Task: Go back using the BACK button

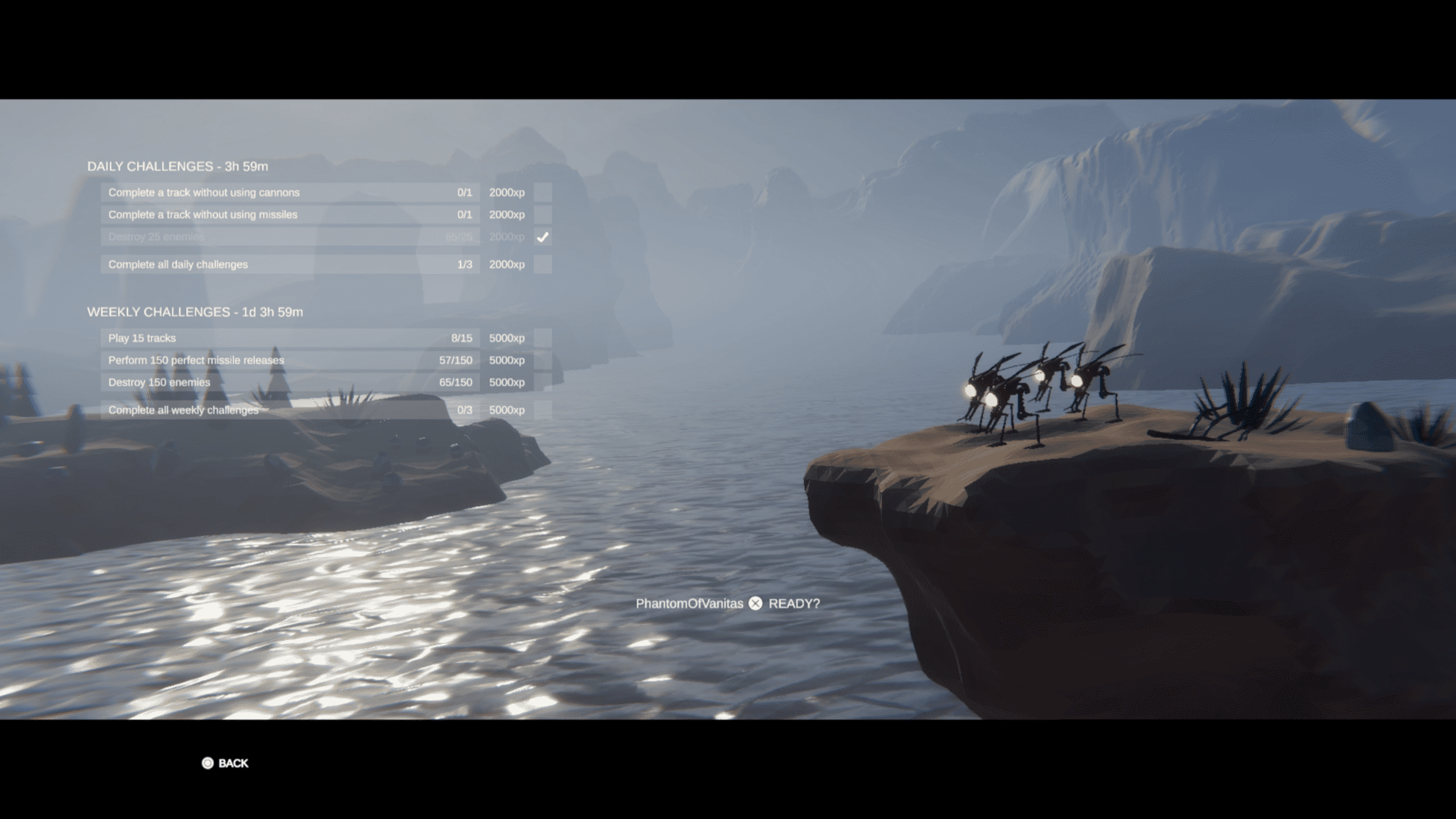Action: coord(225,763)
